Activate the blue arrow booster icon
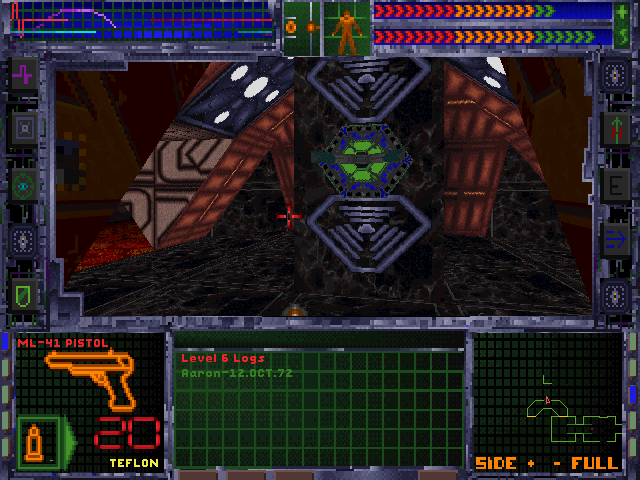The width and height of the screenshot is (640, 480). (614, 239)
